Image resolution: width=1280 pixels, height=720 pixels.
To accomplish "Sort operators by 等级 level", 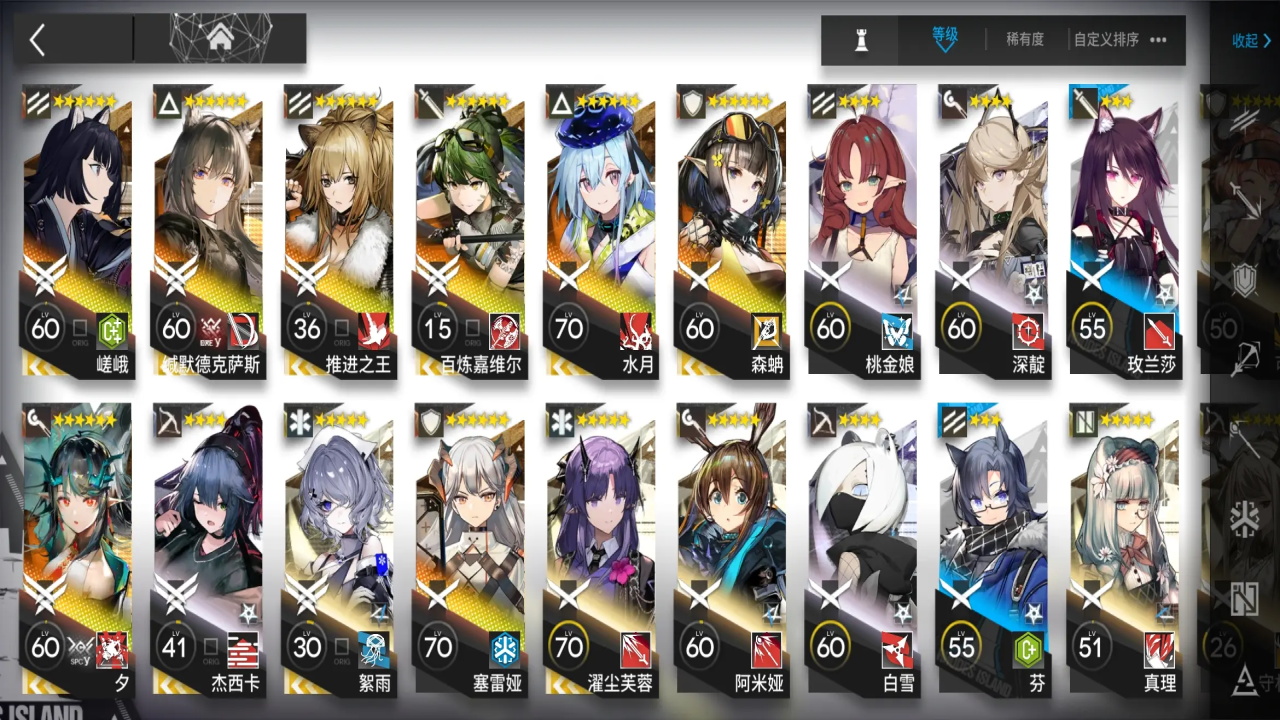I will pos(944,39).
